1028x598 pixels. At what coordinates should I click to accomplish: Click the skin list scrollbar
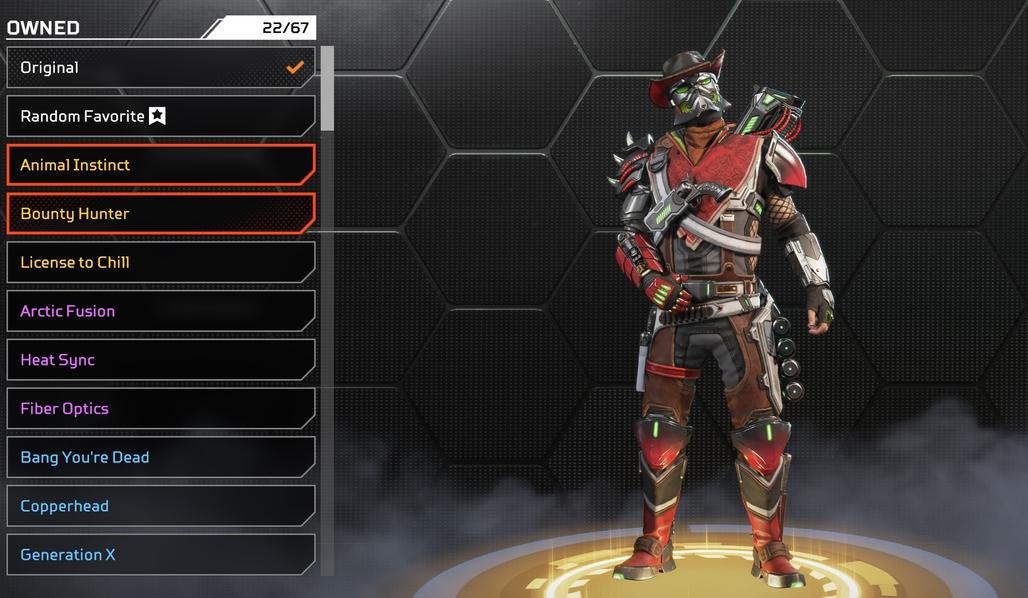click(327, 90)
